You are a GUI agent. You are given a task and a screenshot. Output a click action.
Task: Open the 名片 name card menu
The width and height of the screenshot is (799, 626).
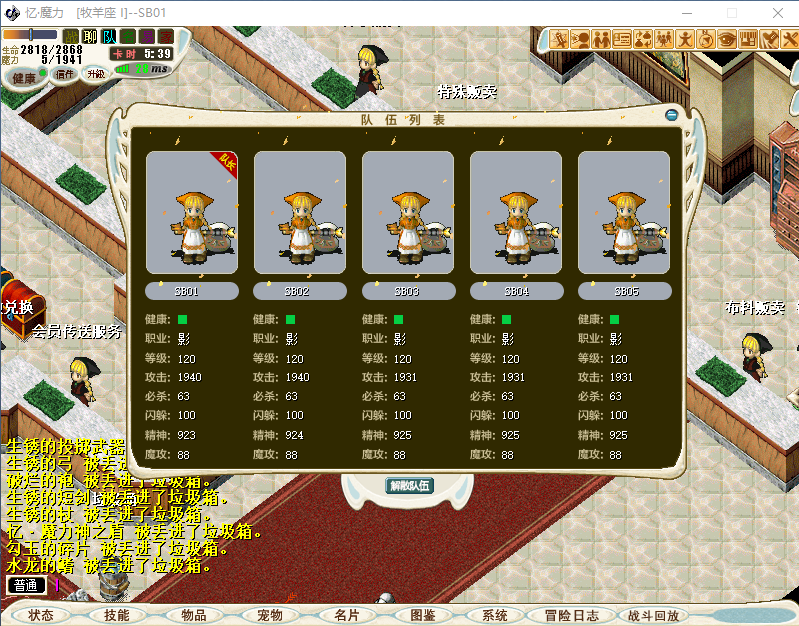pyautogui.click(x=346, y=615)
